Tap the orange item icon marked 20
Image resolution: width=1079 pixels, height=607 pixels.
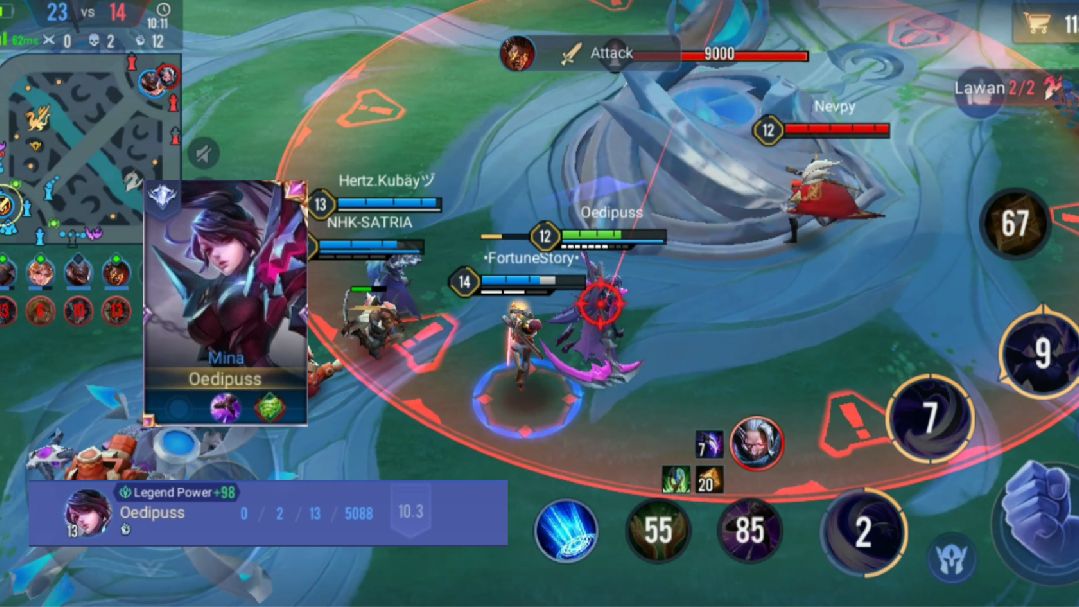(709, 480)
